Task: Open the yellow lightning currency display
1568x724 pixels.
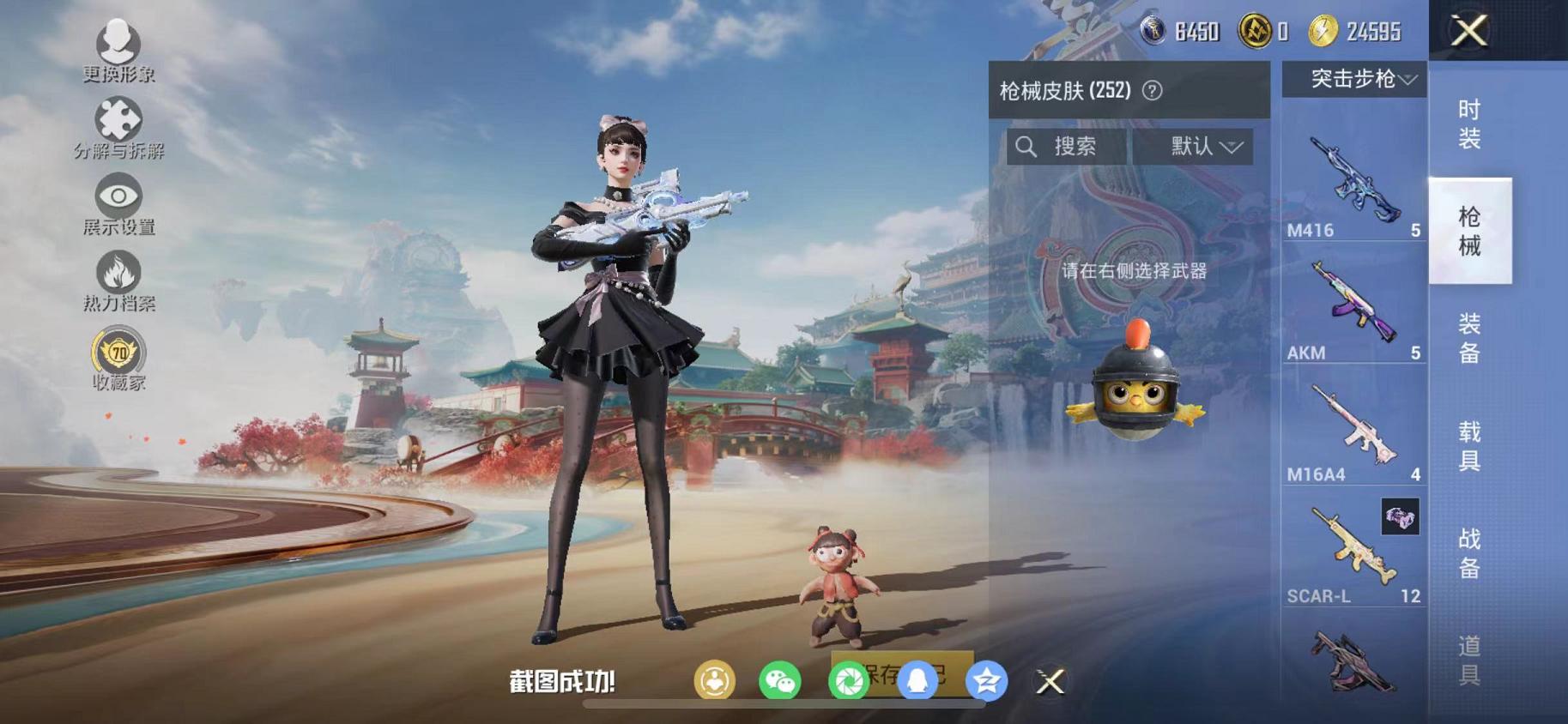Action: (1323, 32)
